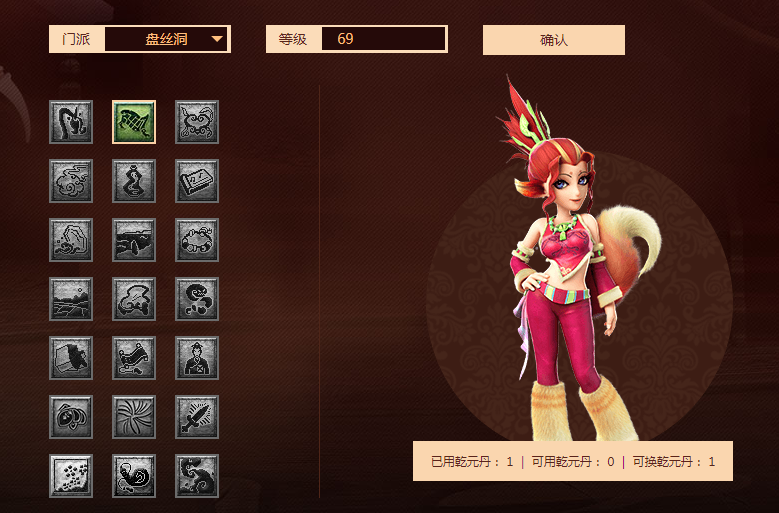This screenshot has height=513, width=779.
Task: Select the snail shell skill icon
Action: pos(134,476)
